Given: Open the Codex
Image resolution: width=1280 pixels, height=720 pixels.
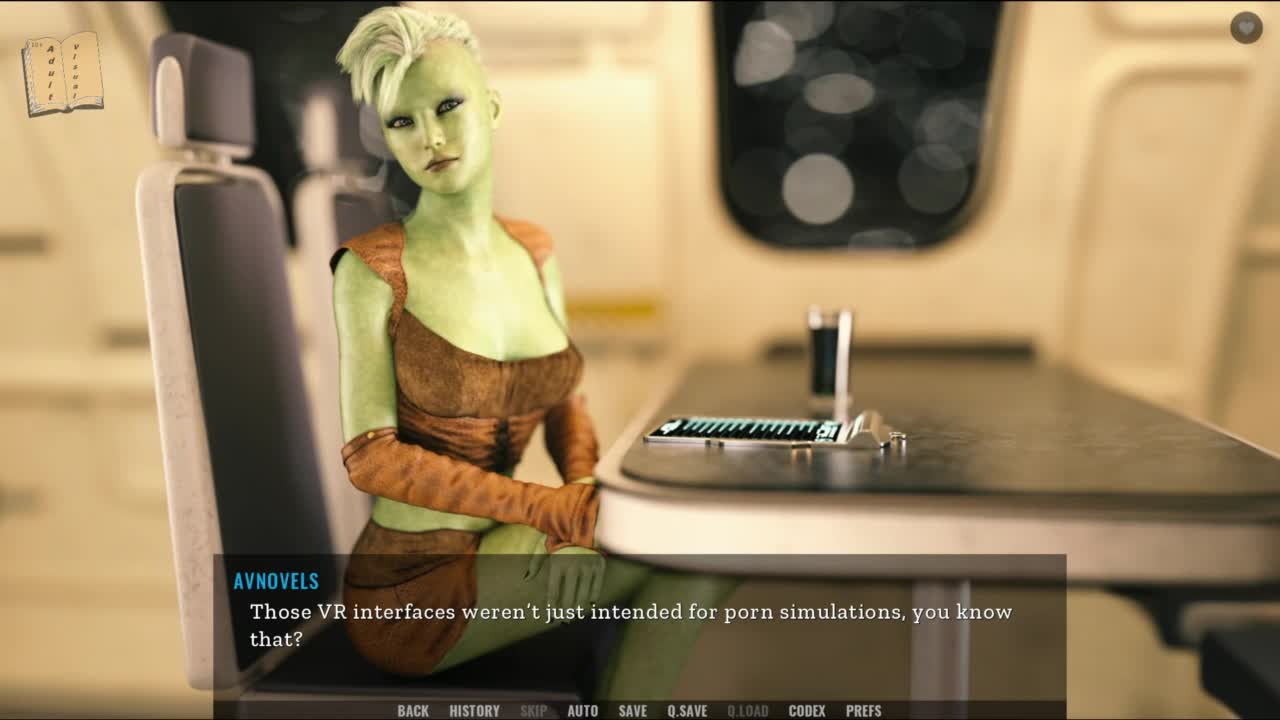Looking at the screenshot, I should click(806, 711).
